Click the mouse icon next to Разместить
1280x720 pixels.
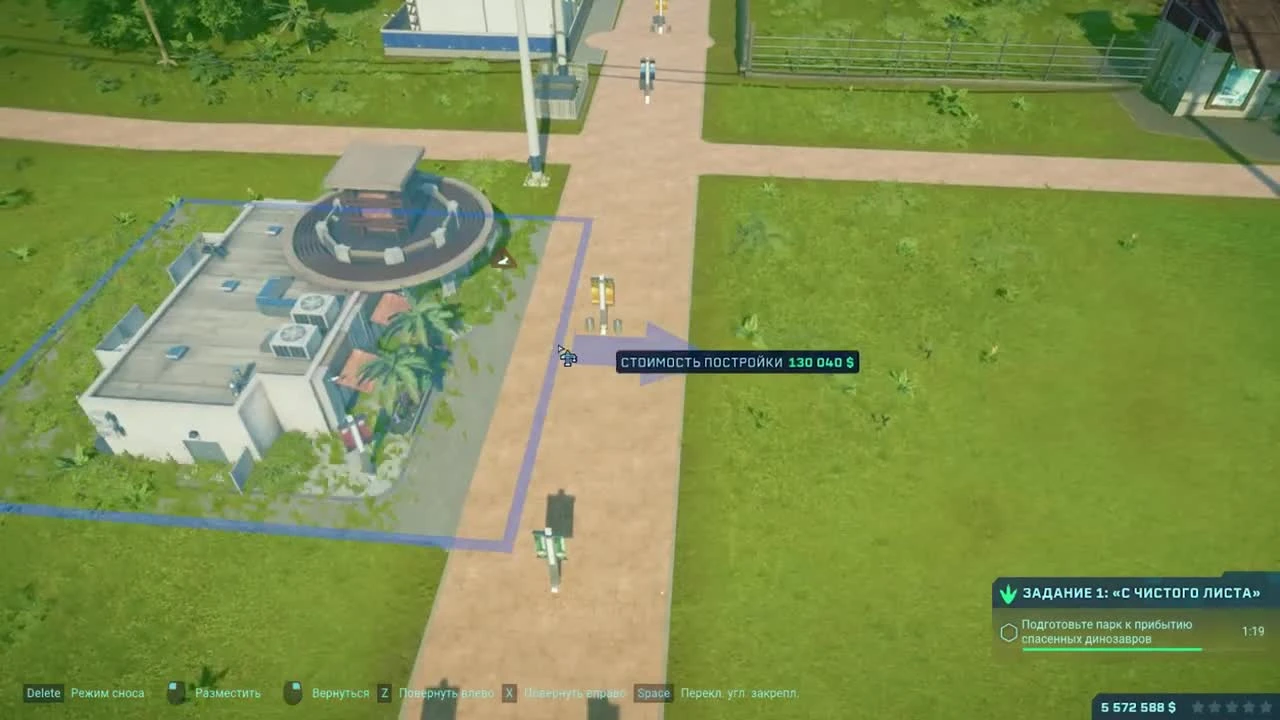(x=176, y=690)
